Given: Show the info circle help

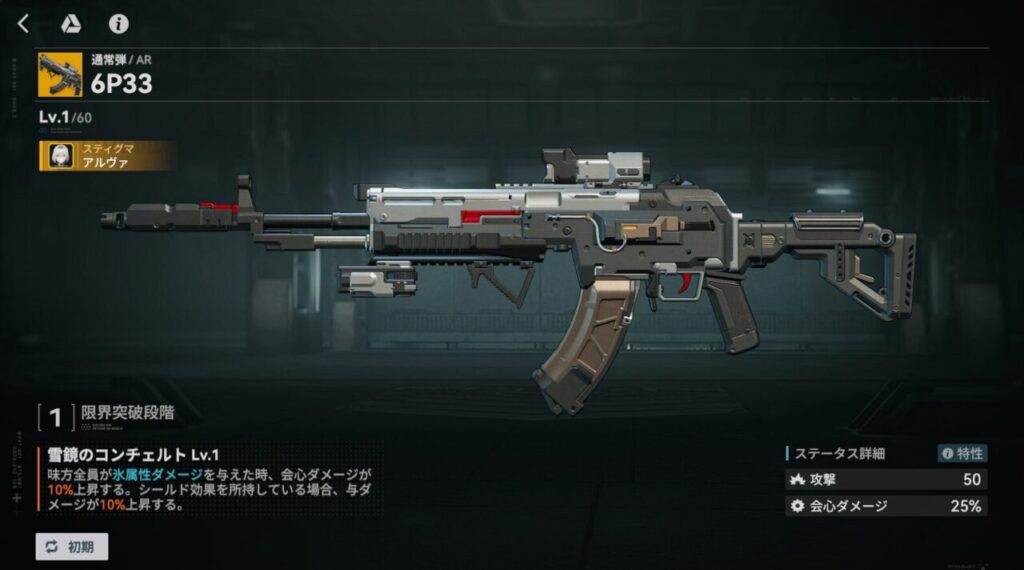Looking at the screenshot, I should point(119,24).
